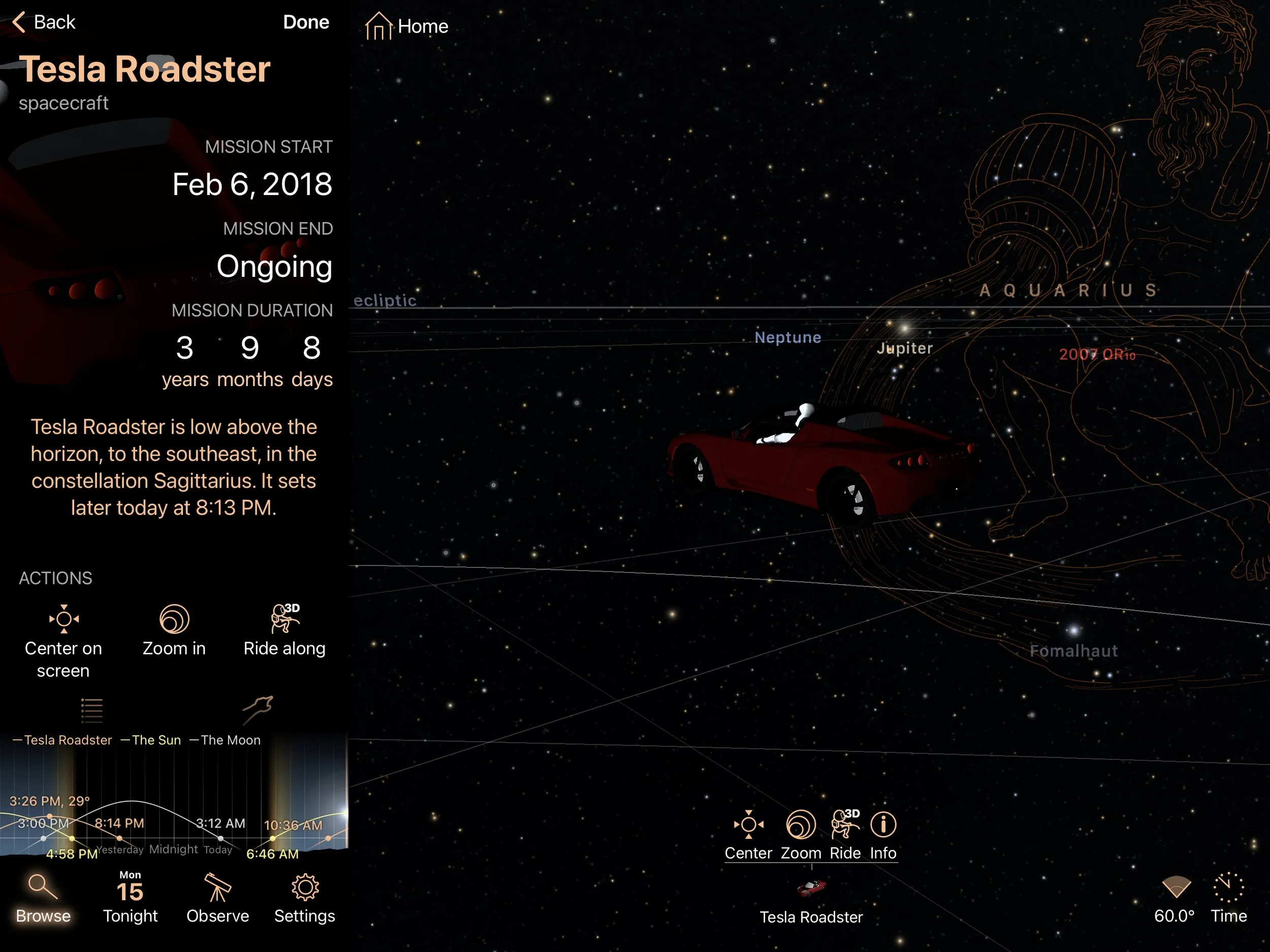The image size is (1270, 952).
Task: Click the Center button above Tesla Roadster label
Action: coord(748,835)
